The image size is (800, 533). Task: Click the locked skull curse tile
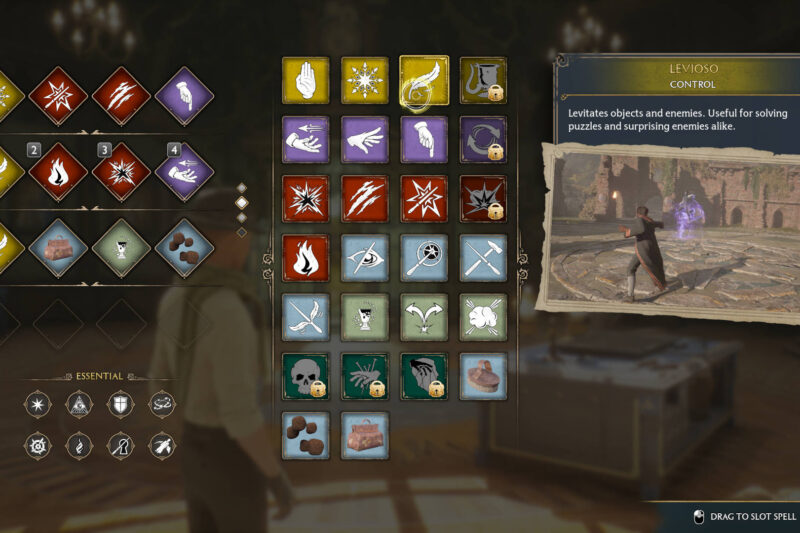click(x=306, y=376)
